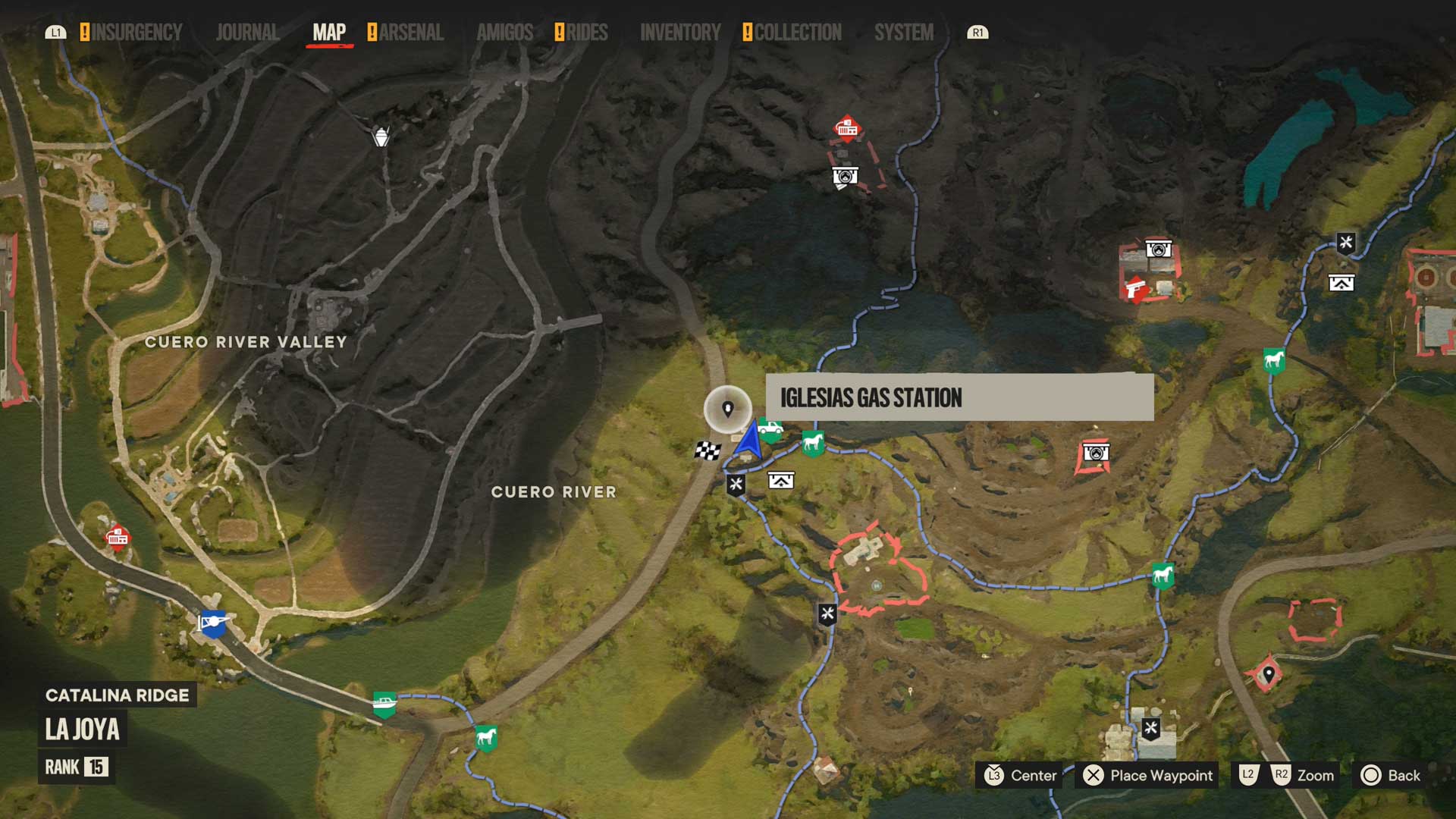
Task: Open the Collection tab
Action: [798, 33]
